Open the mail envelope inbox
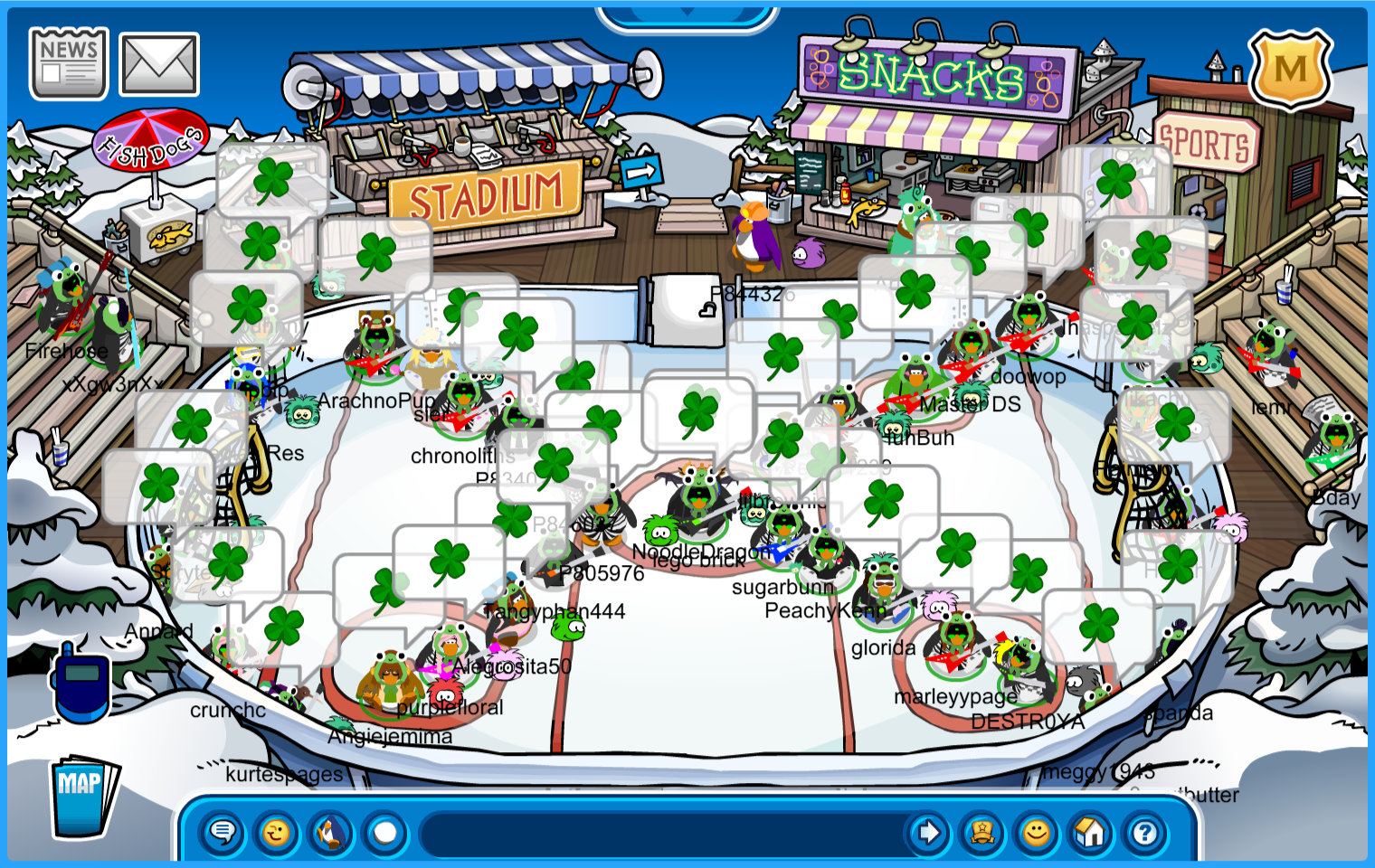1375x868 pixels. [x=159, y=64]
